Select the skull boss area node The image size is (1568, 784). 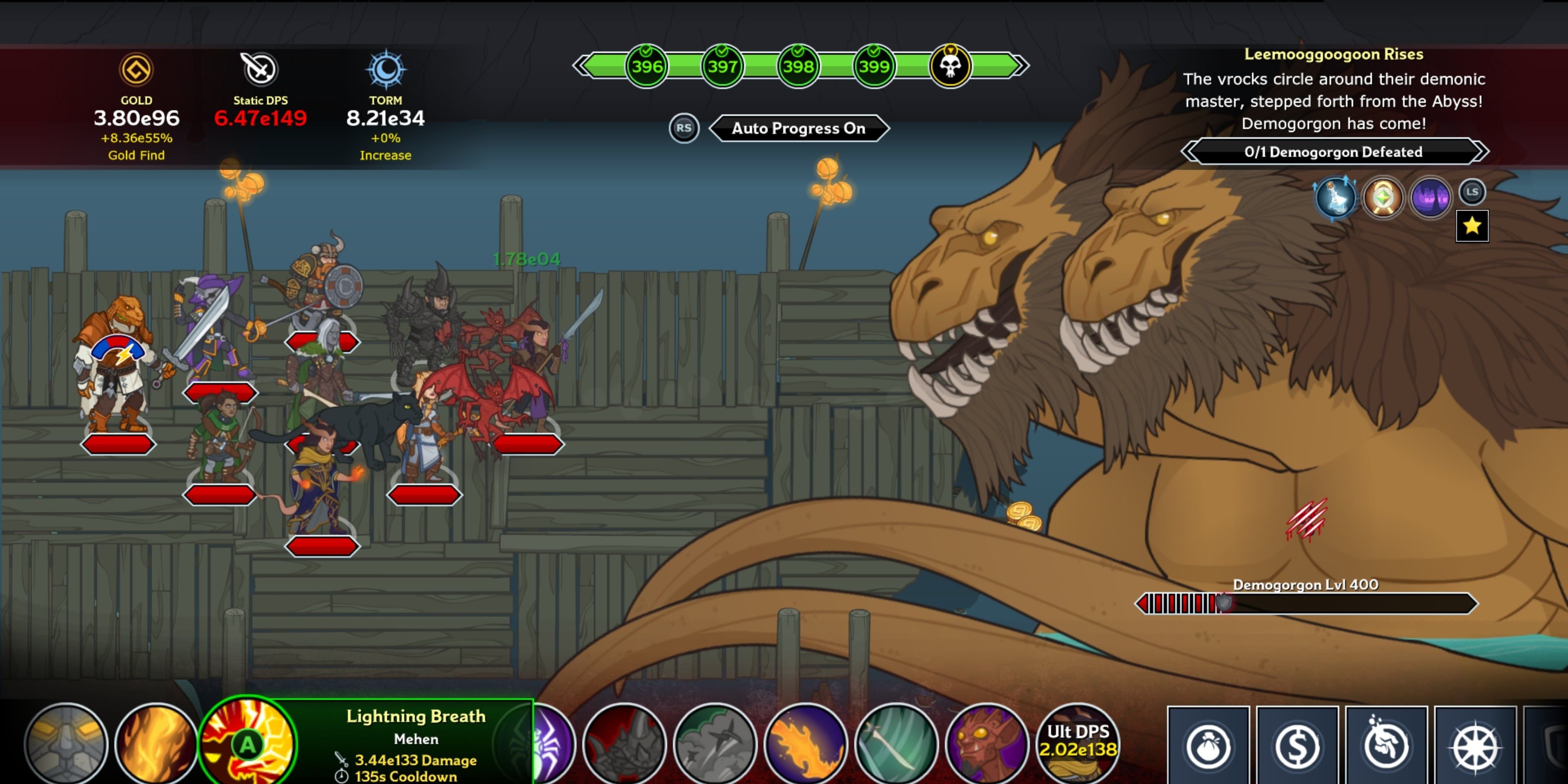point(949,66)
